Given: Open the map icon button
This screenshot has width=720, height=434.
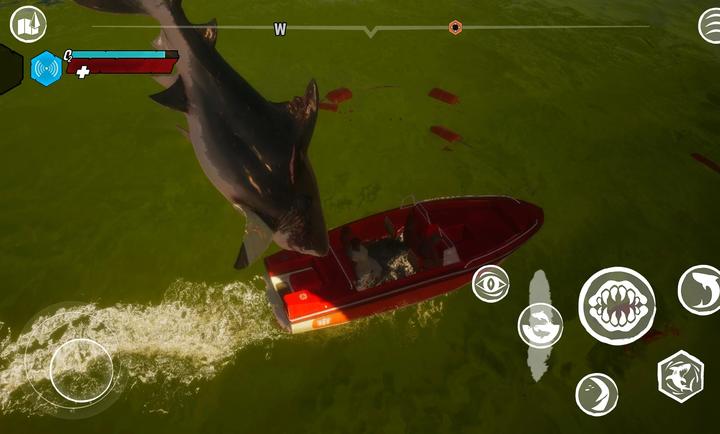Looking at the screenshot, I should (x=28, y=23).
